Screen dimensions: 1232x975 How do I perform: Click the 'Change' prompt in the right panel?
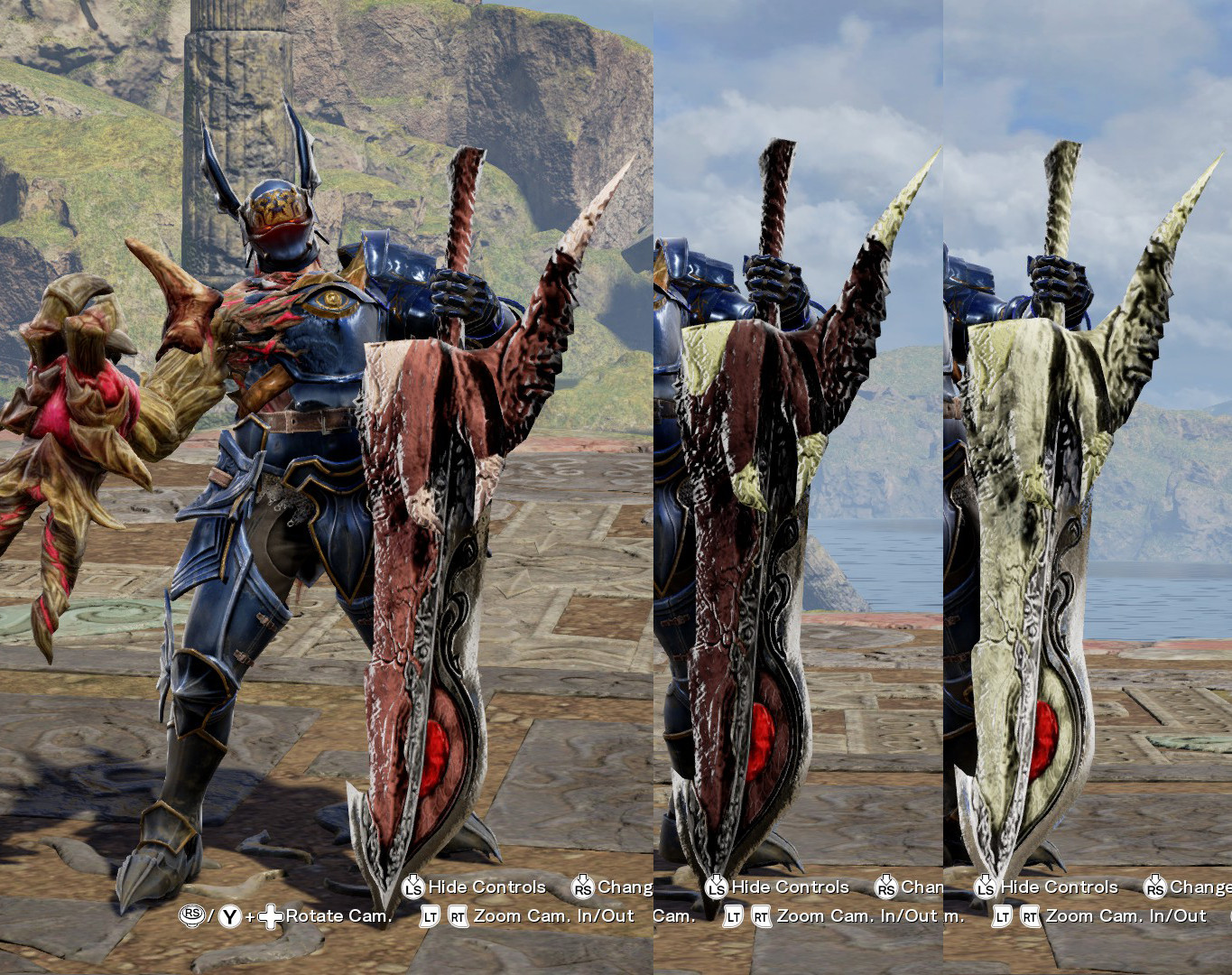coord(1198,887)
